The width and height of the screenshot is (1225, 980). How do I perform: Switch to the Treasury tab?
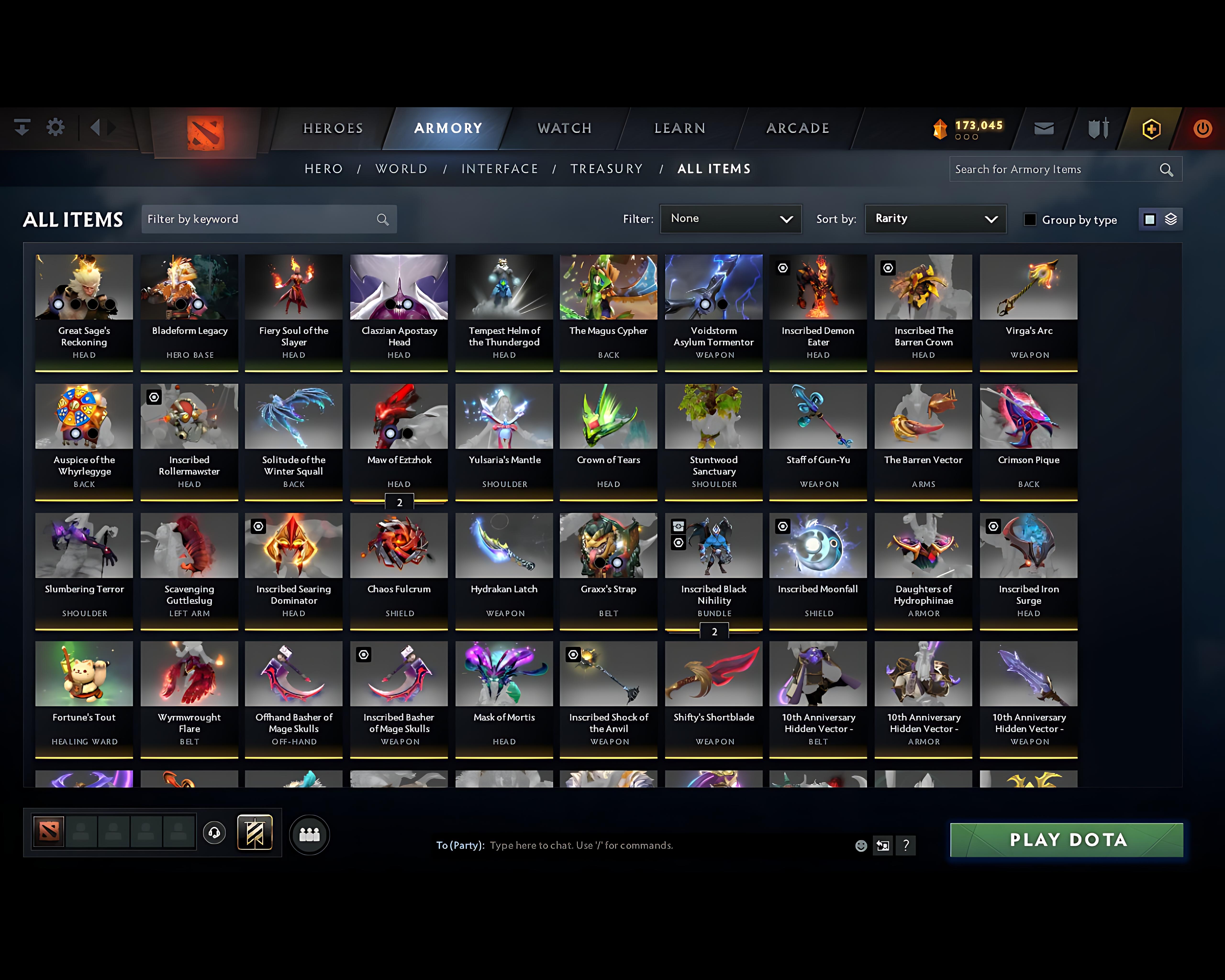(x=606, y=169)
